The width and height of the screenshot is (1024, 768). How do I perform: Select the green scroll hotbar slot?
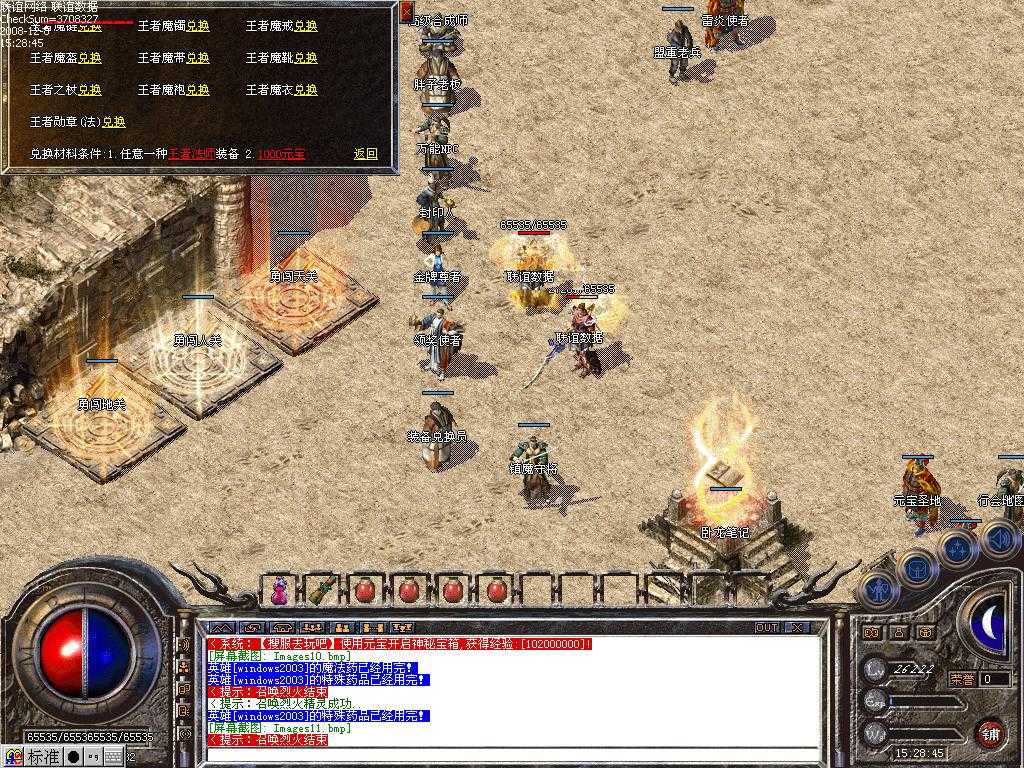pyautogui.click(x=321, y=591)
